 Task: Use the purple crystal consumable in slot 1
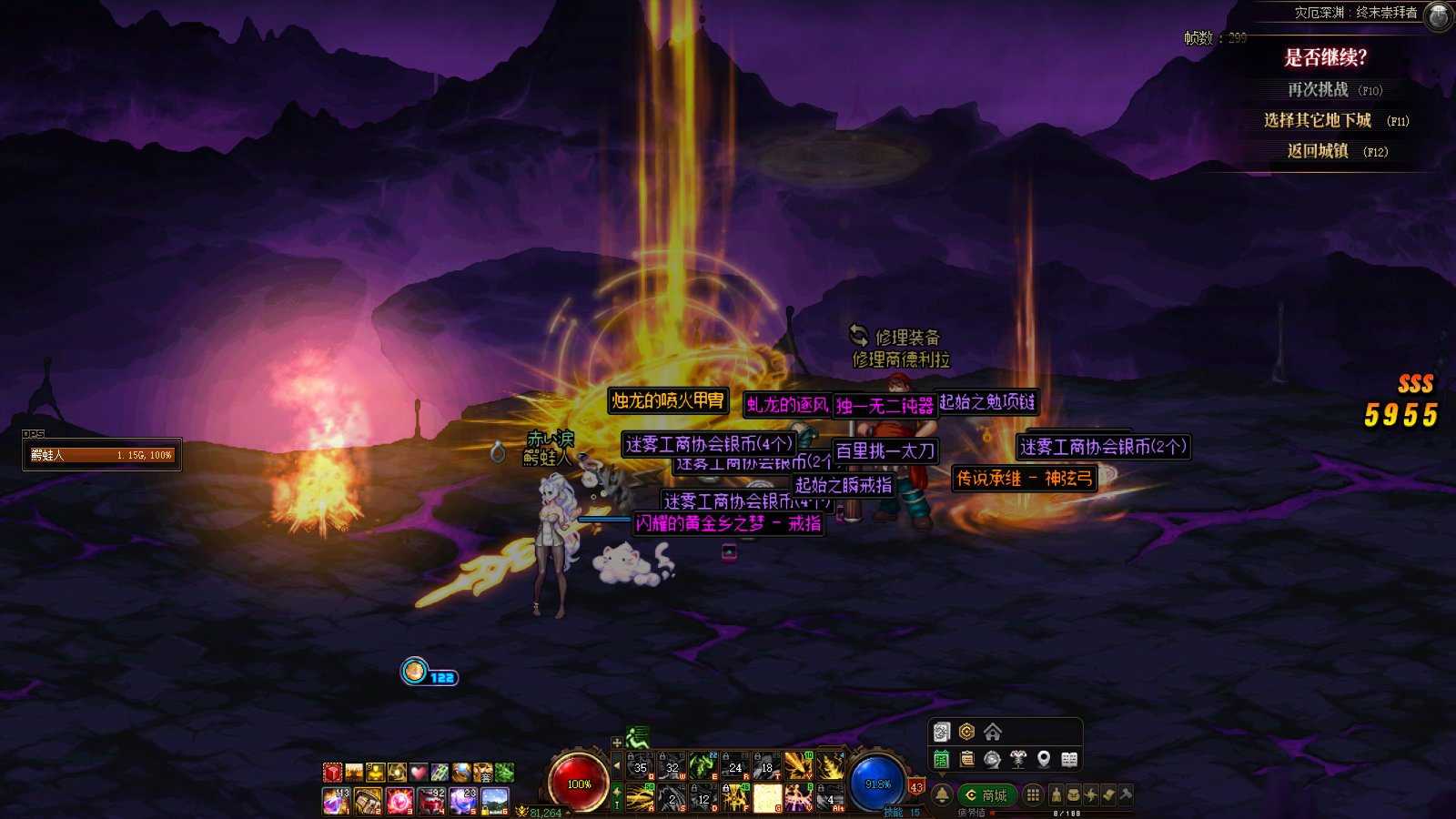coord(336,801)
